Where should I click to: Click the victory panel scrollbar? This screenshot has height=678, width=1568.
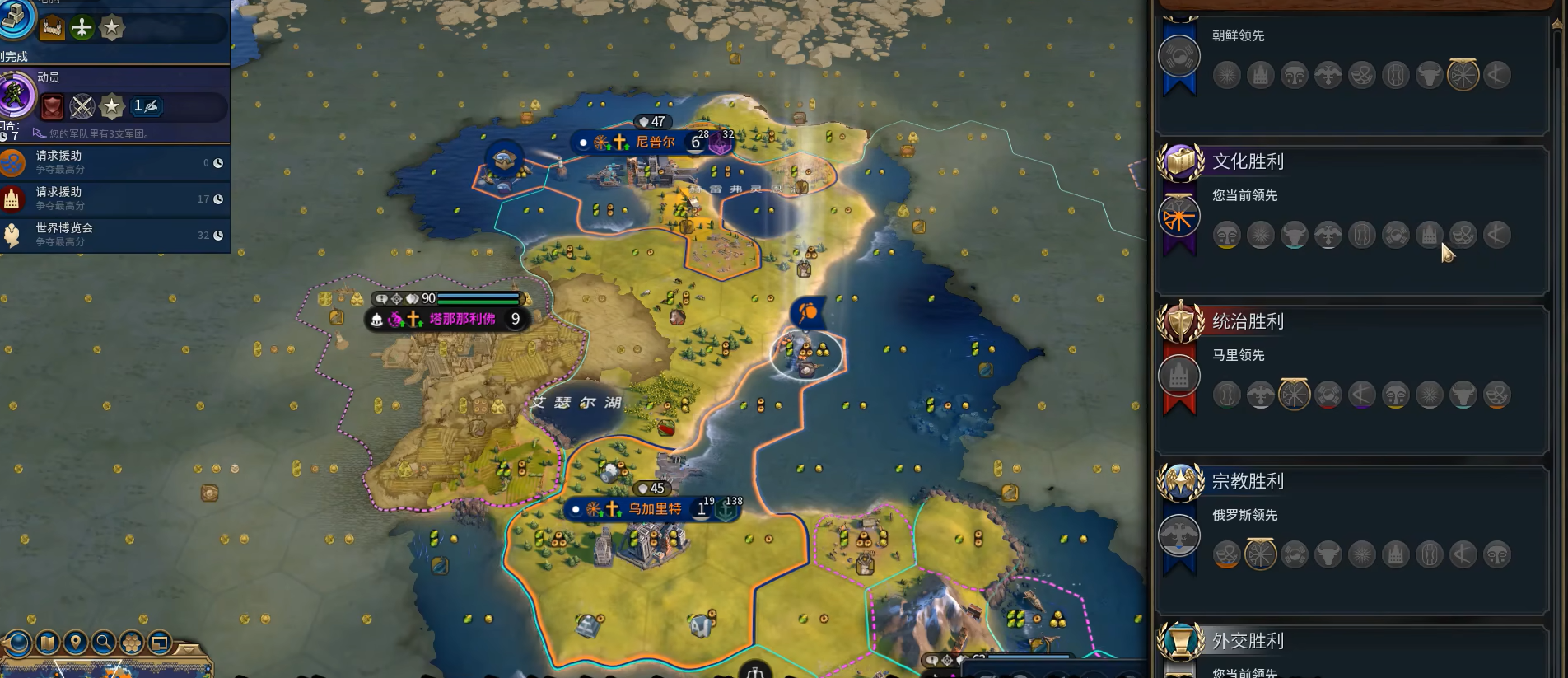[x=1556, y=41]
